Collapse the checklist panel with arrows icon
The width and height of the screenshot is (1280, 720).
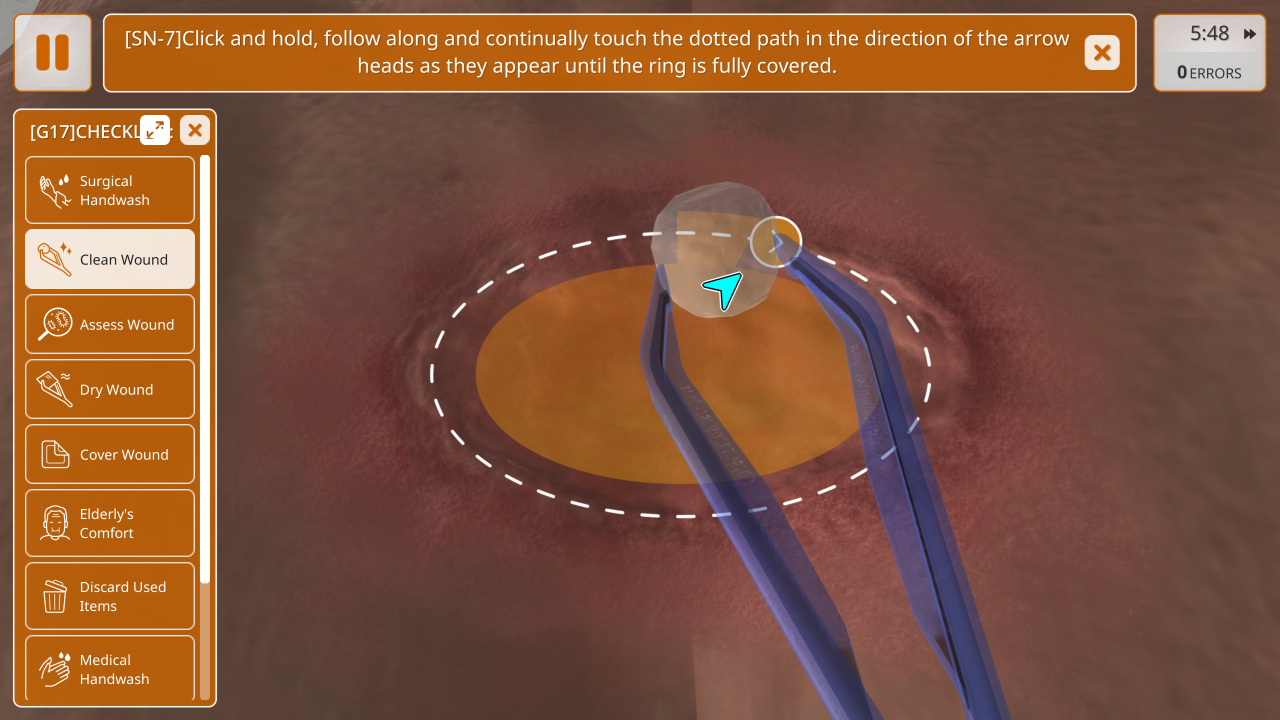[x=155, y=130]
